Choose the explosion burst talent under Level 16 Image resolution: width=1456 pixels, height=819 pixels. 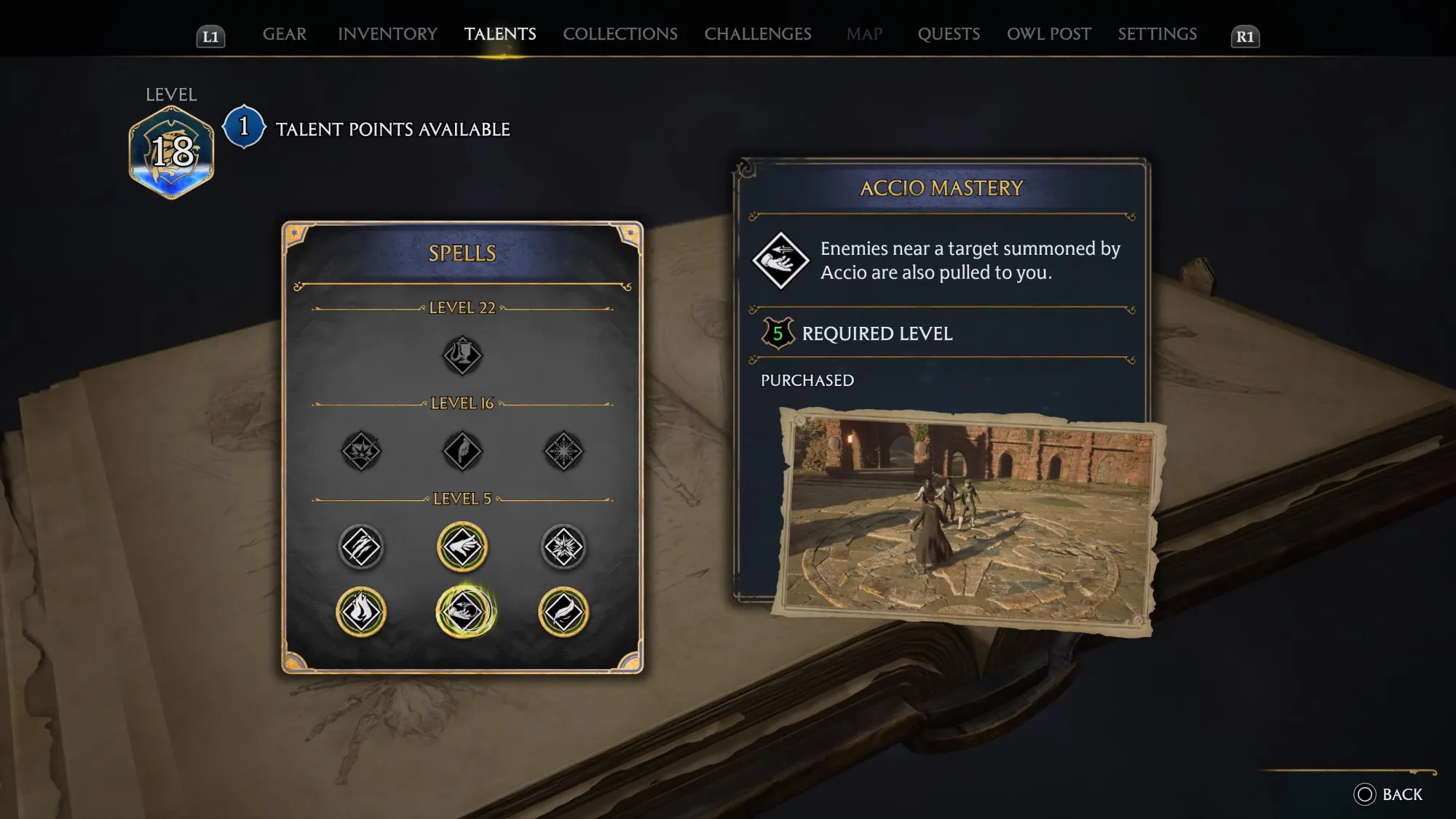pos(361,451)
